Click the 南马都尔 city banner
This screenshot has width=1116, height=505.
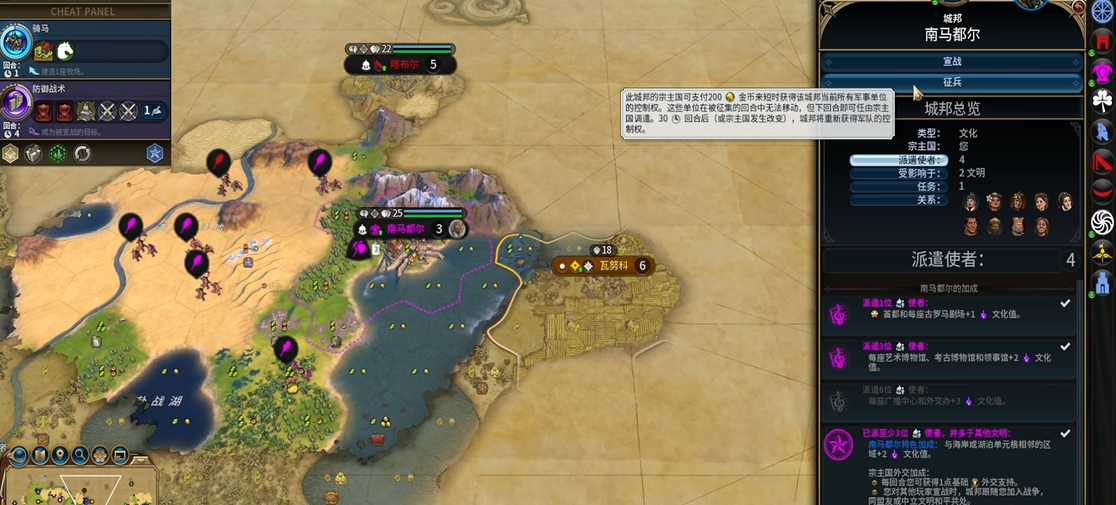(405, 229)
